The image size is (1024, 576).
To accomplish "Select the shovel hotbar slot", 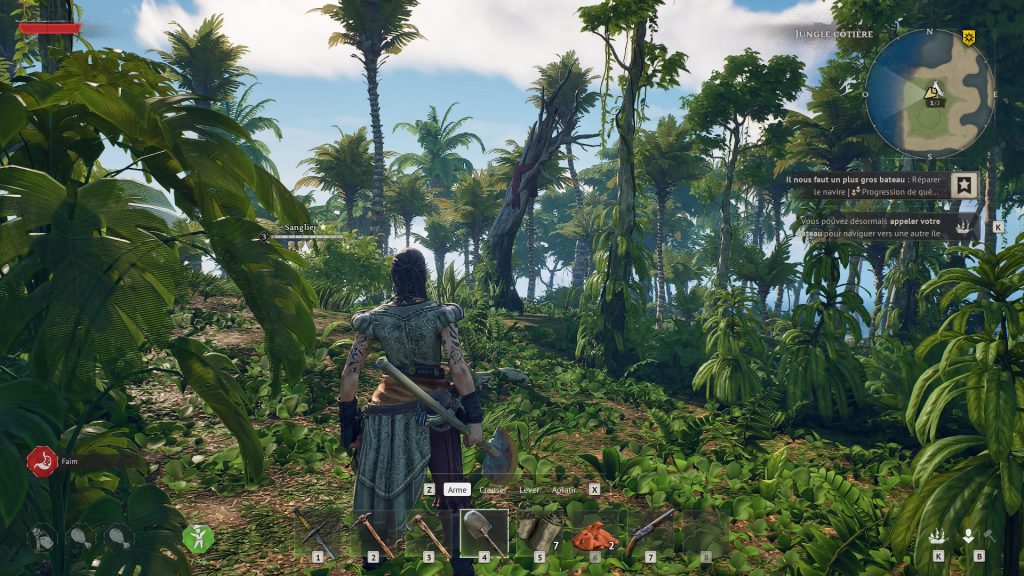I will tap(484, 533).
